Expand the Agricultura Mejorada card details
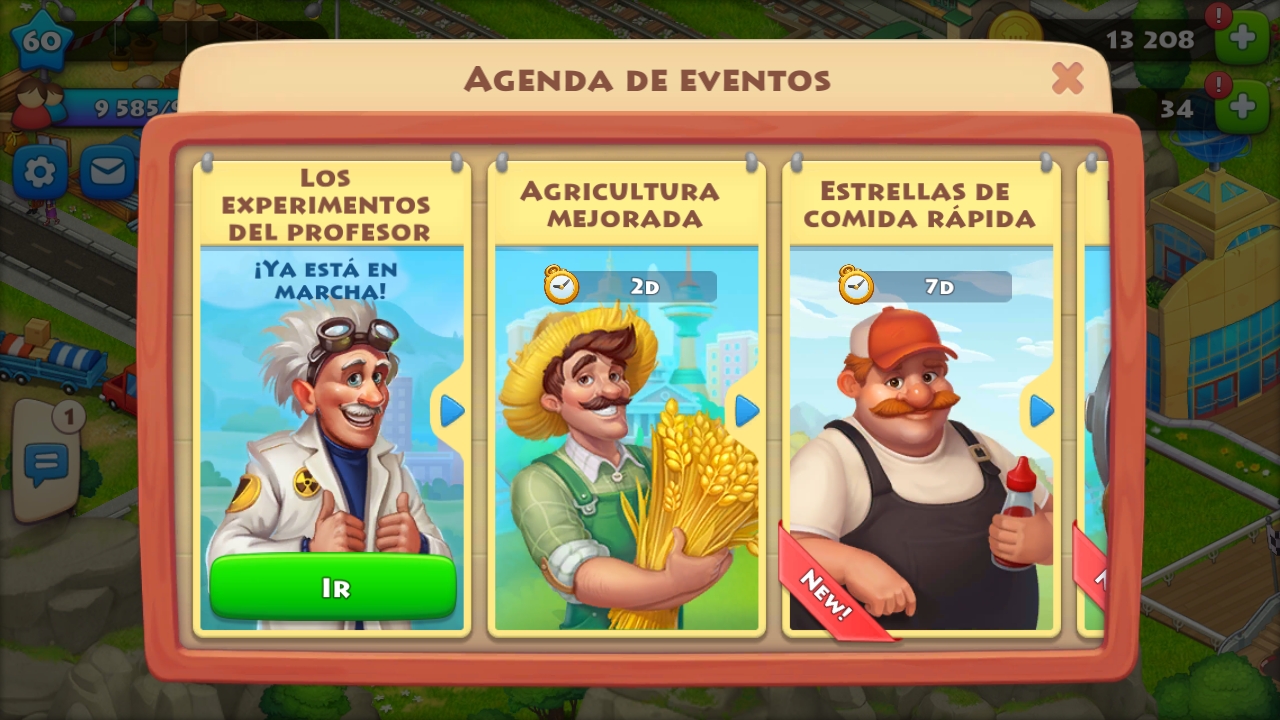The image size is (1280, 720). (746, 411)
